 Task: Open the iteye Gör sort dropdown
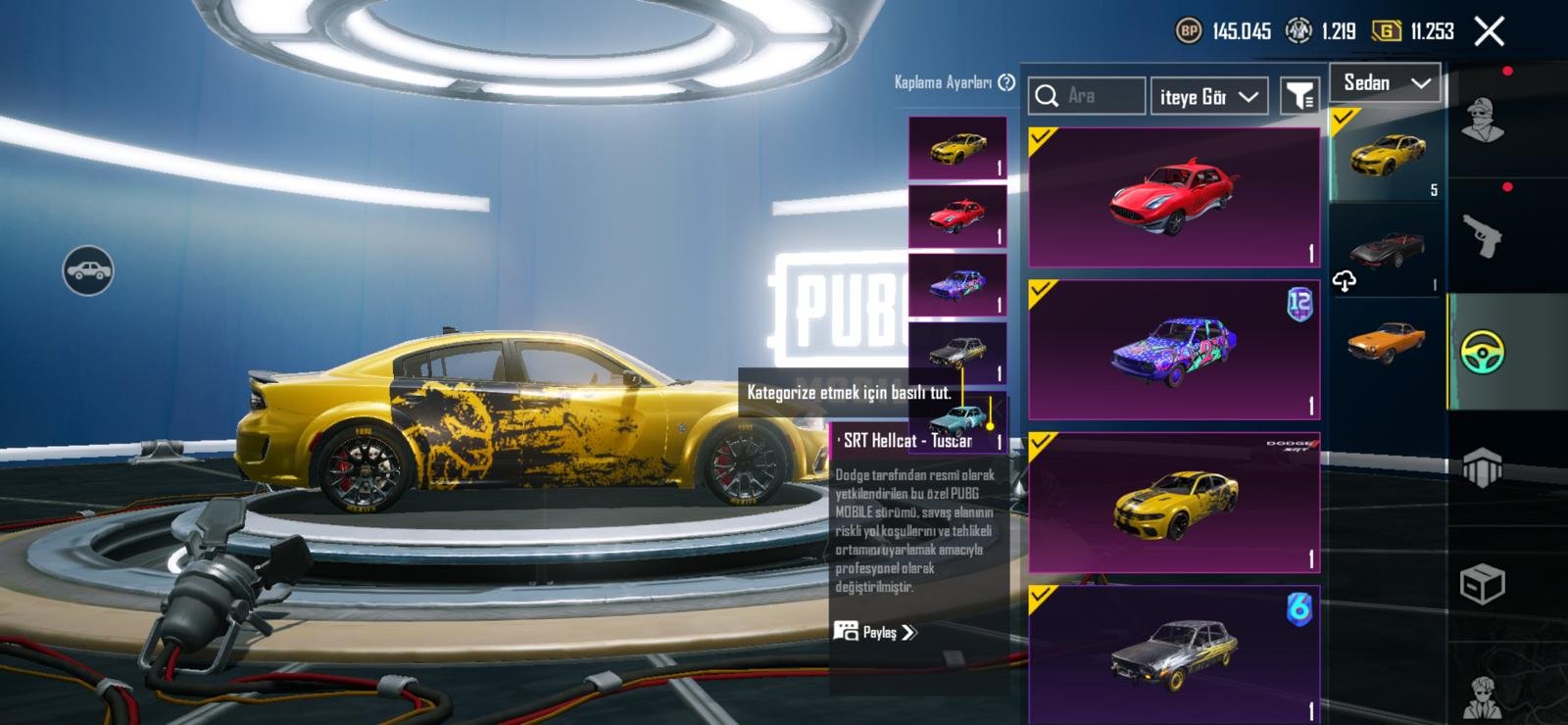point(1209,96)
